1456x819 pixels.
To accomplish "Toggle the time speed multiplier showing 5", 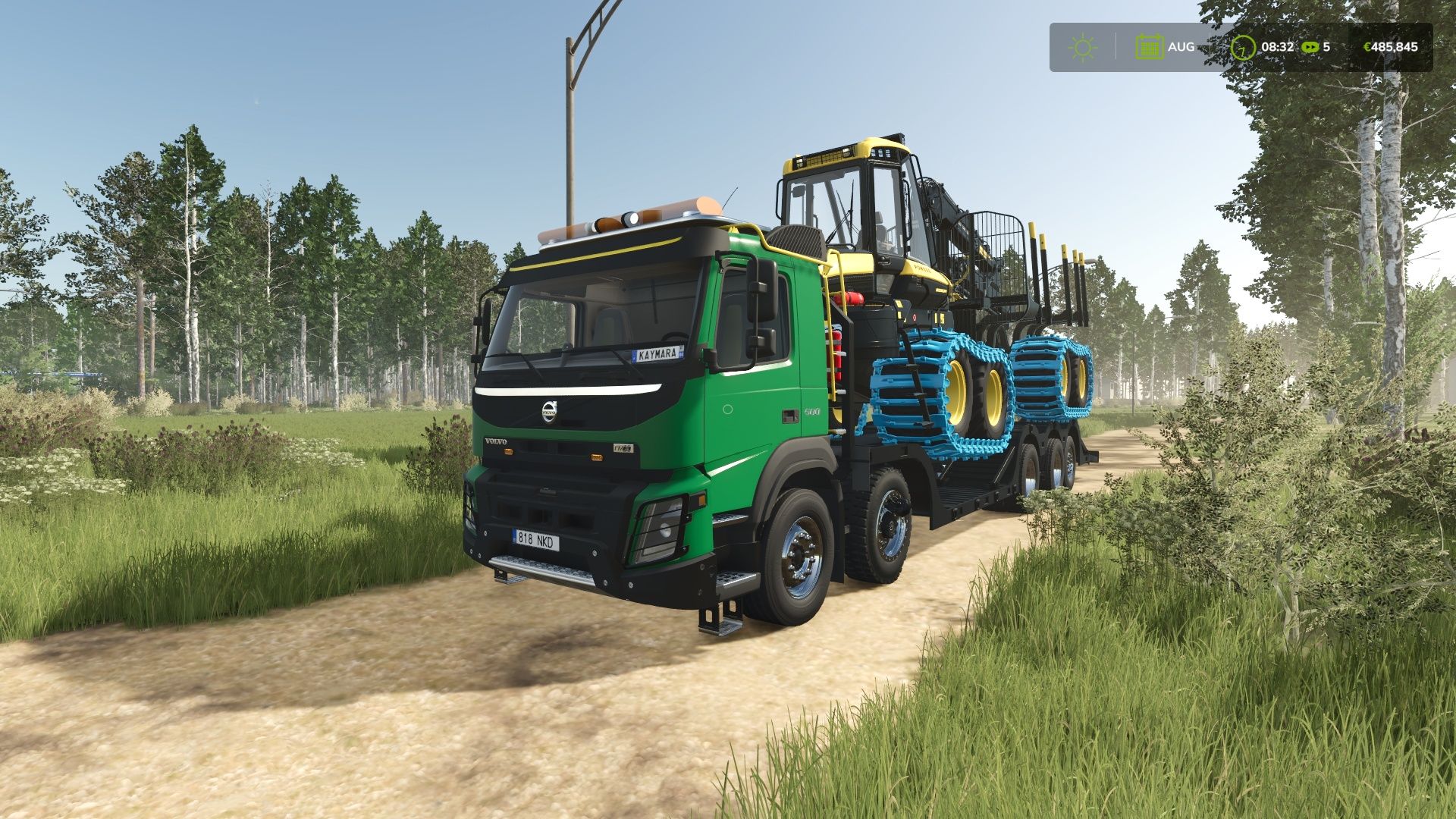I will pos(1326,46).
